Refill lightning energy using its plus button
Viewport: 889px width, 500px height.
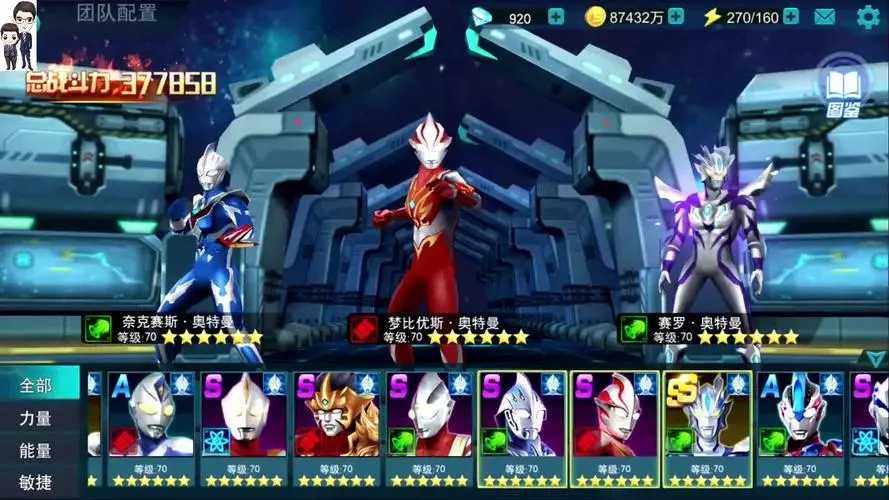(x=791, y=17)
